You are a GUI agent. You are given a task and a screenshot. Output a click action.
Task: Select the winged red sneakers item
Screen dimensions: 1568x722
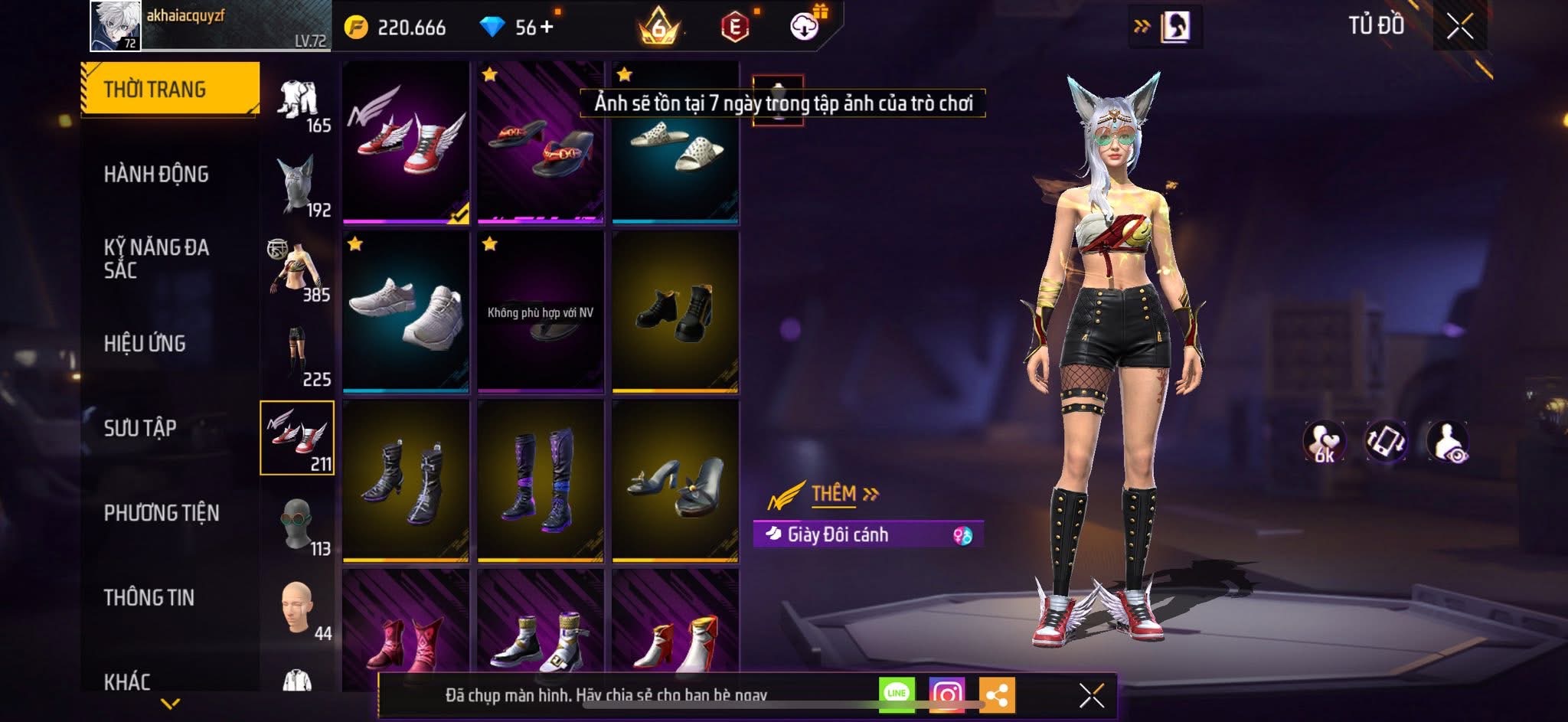pyautogui.click(x=406, y=142)
